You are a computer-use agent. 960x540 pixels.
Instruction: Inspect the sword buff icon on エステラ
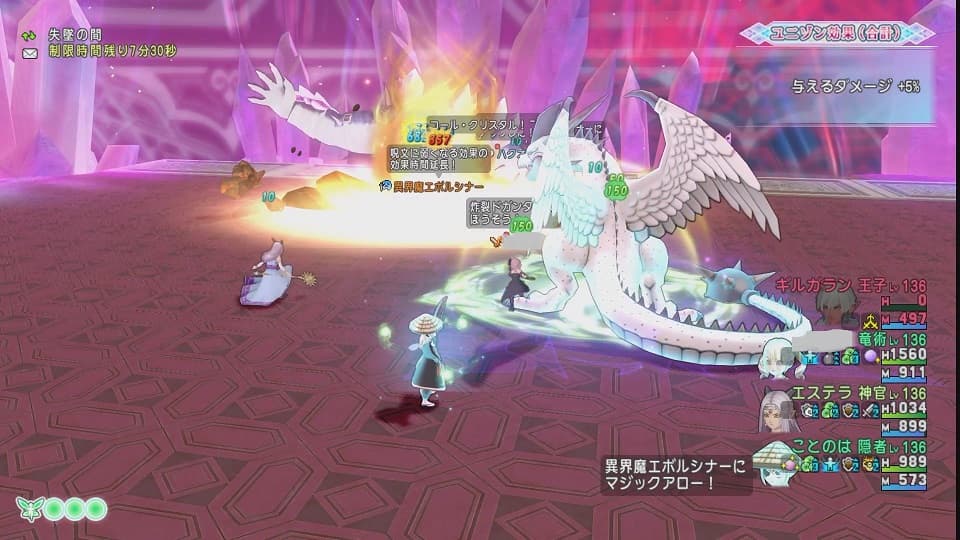point(872,410)
